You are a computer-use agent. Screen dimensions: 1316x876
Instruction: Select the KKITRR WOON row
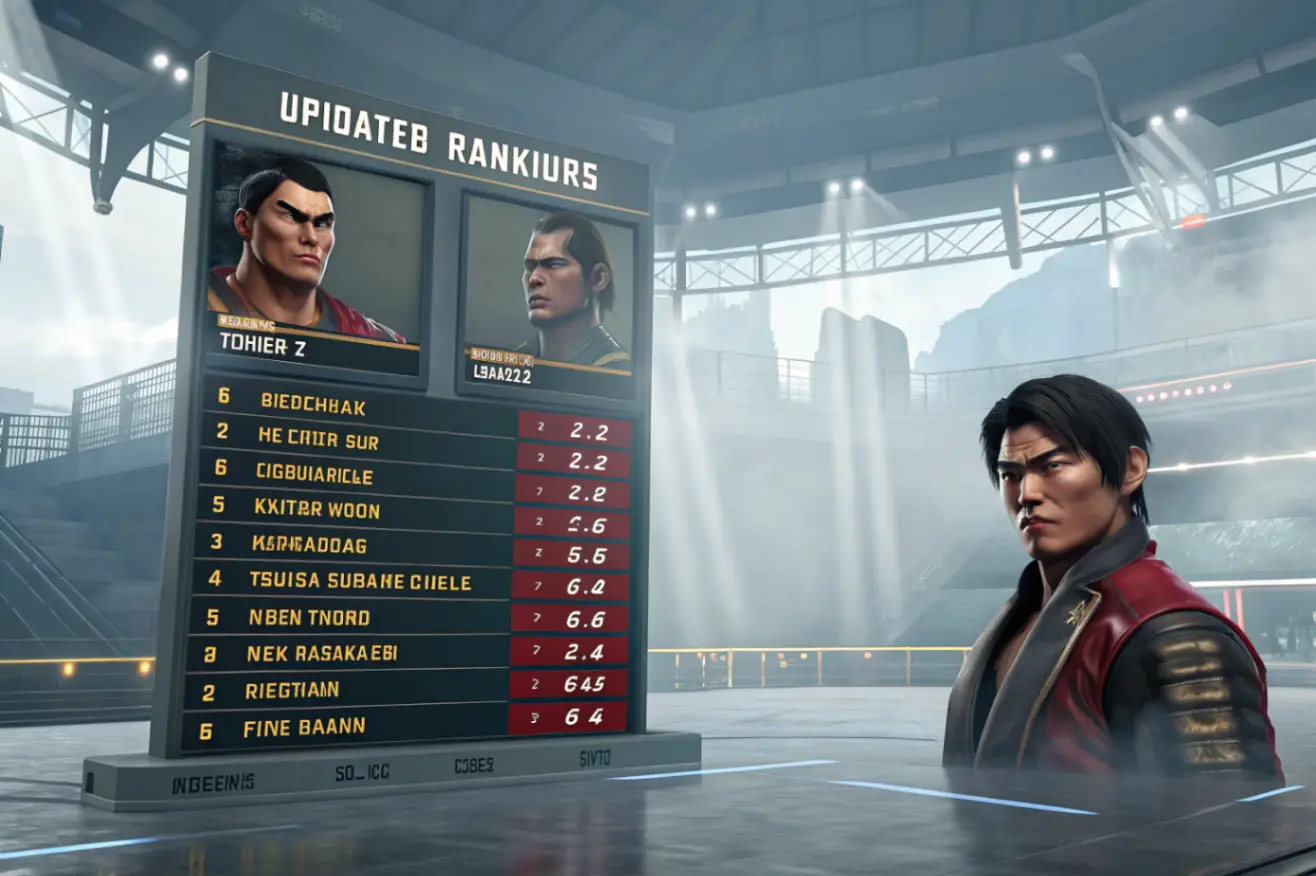[x=410, y=509]
